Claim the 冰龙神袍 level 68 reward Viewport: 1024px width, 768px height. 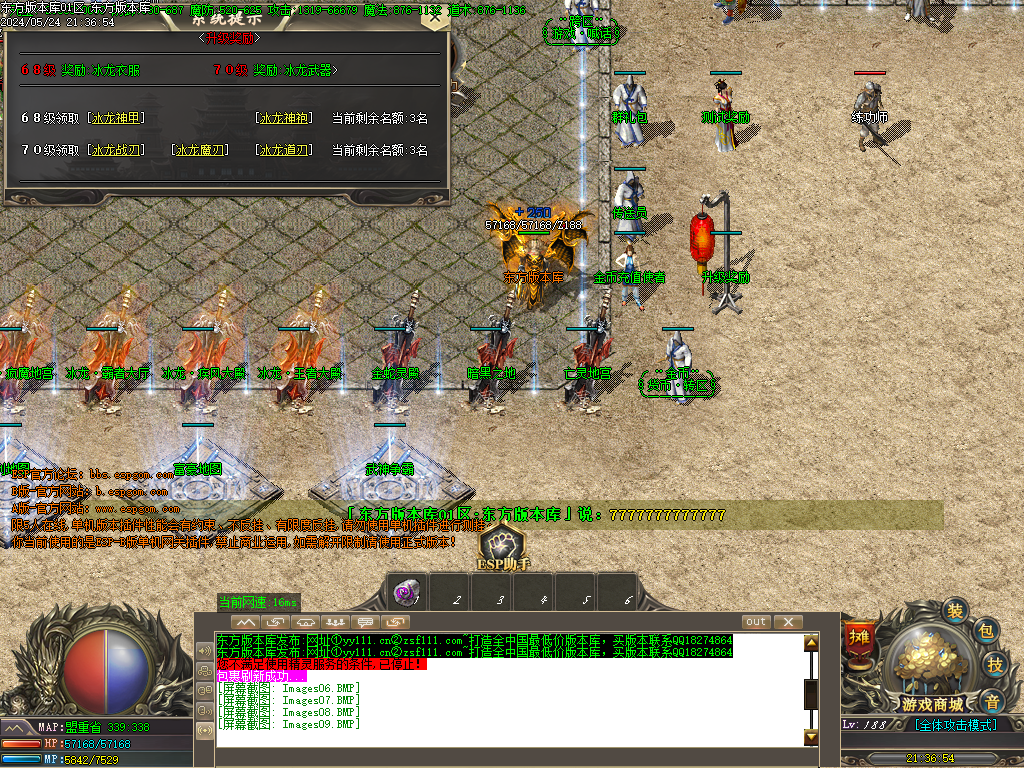pos(283,118)
